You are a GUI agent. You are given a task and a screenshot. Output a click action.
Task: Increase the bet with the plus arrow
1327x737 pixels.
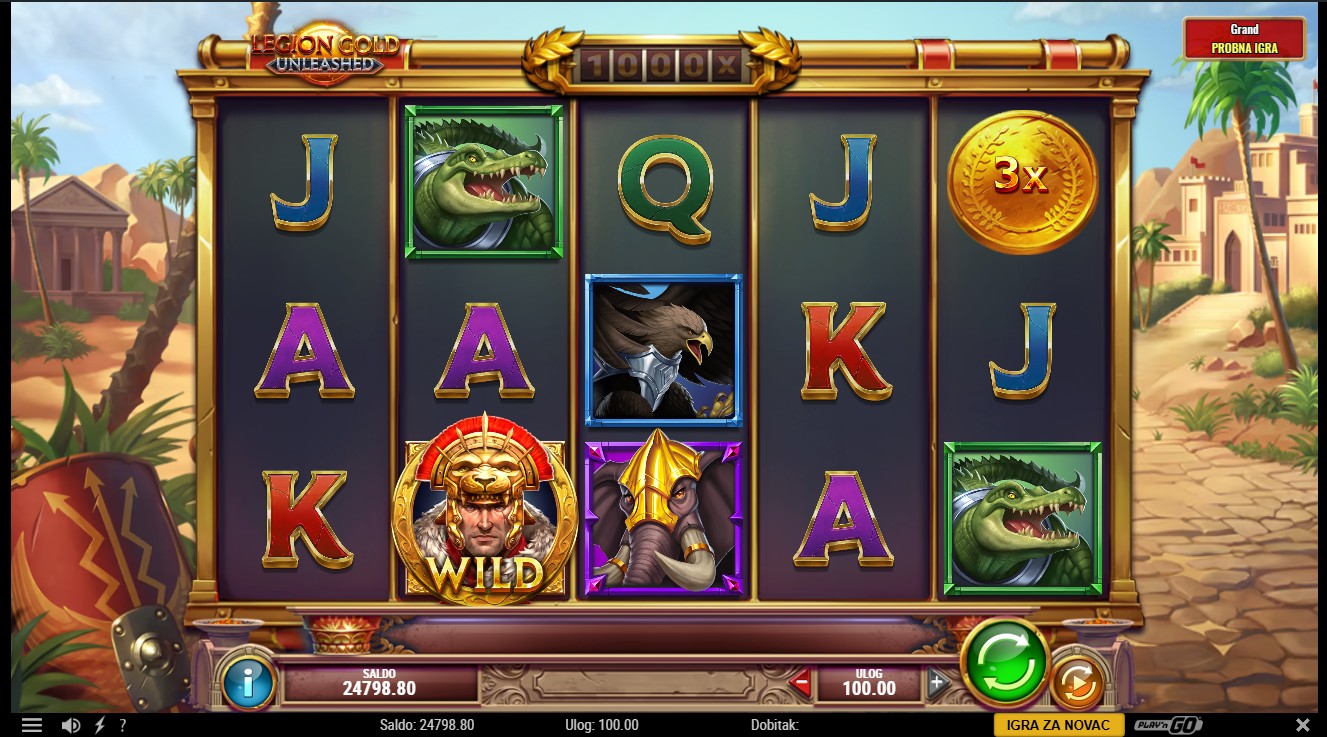pyautogui.click(x=937, y=684)
